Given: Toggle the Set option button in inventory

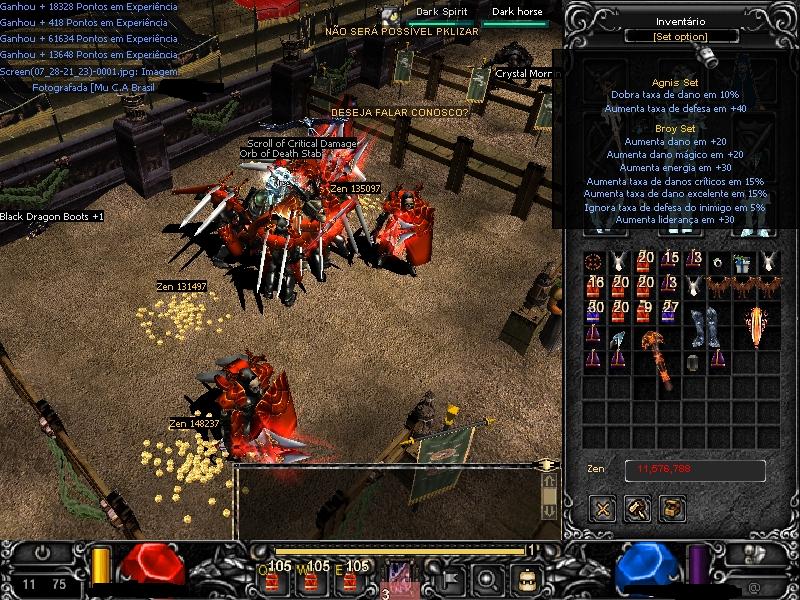Looking at the screenshot, I should pyautogui.click(x=681, y=37).
